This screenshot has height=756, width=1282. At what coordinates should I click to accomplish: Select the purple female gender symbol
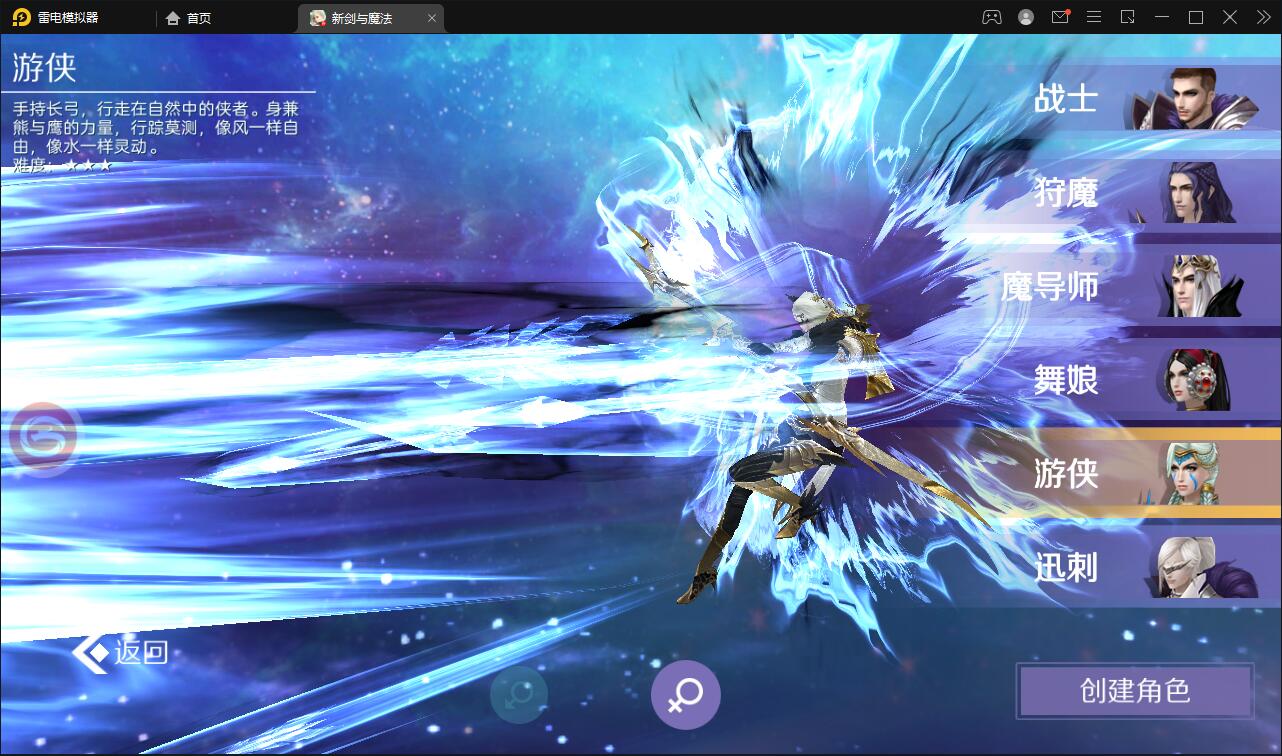[x=685, y=694]
